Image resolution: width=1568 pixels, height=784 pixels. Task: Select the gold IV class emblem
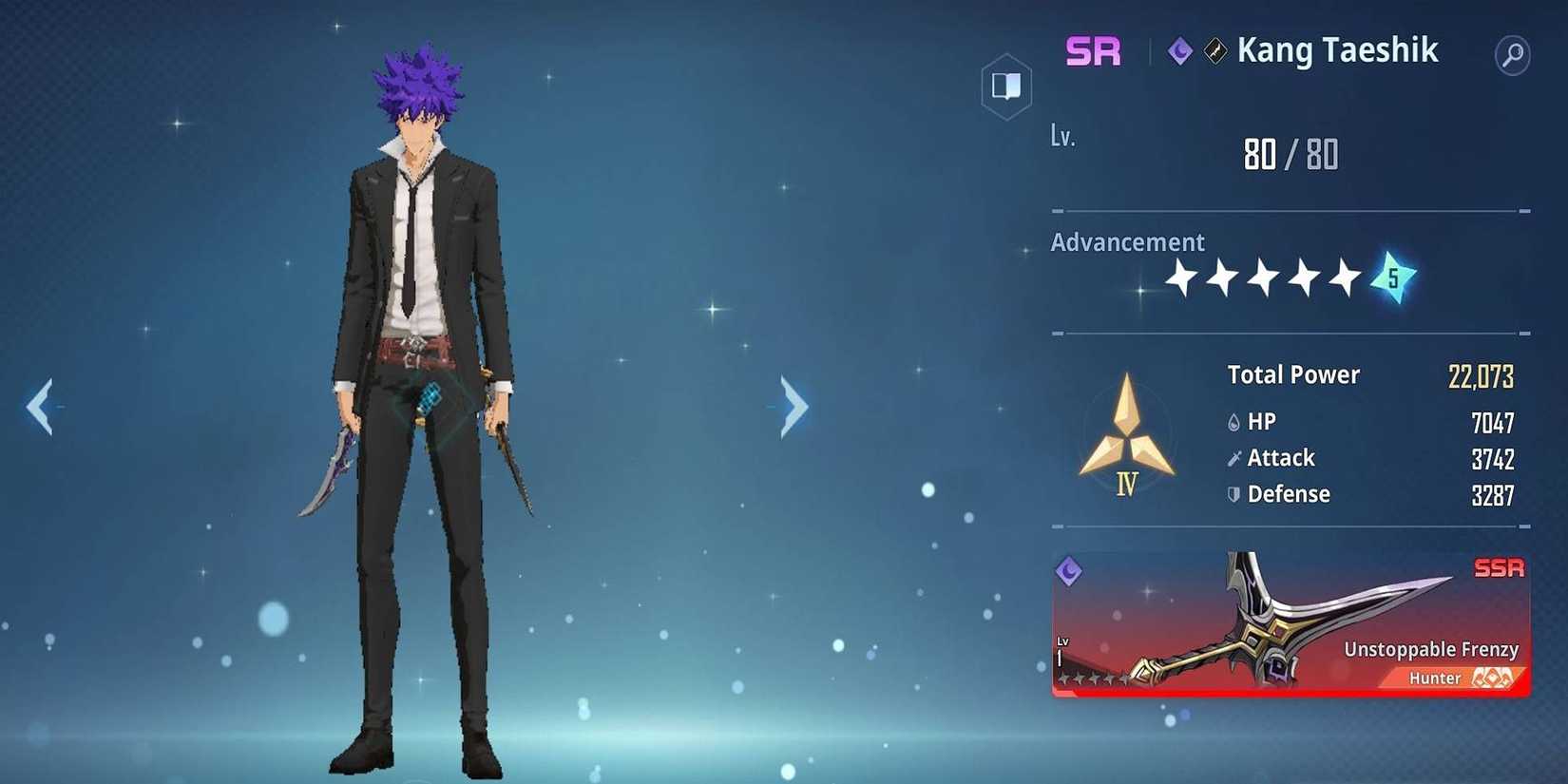tap(1126, 428)
